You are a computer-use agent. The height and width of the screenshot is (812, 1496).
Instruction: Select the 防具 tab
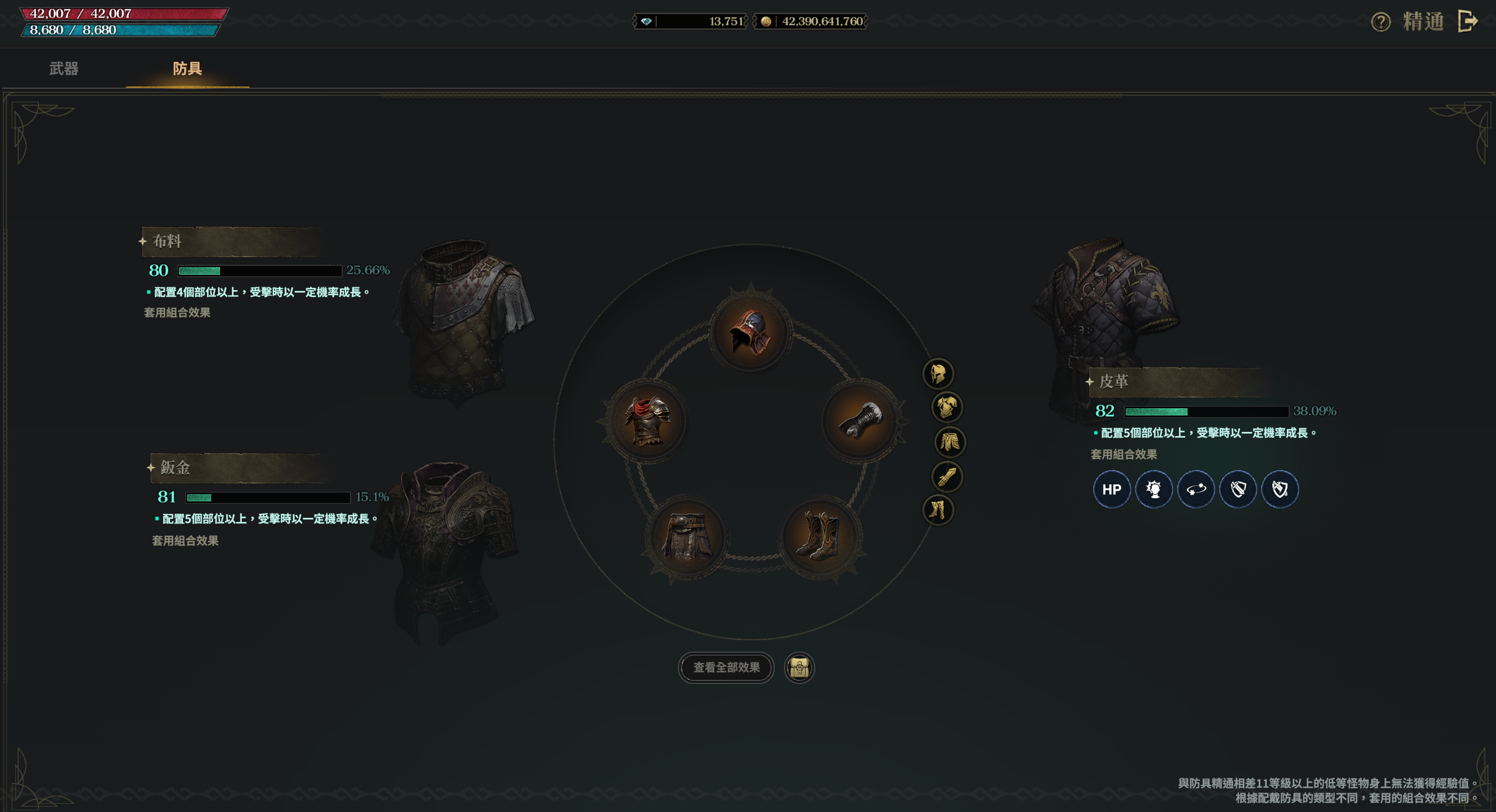coord(187,69)
